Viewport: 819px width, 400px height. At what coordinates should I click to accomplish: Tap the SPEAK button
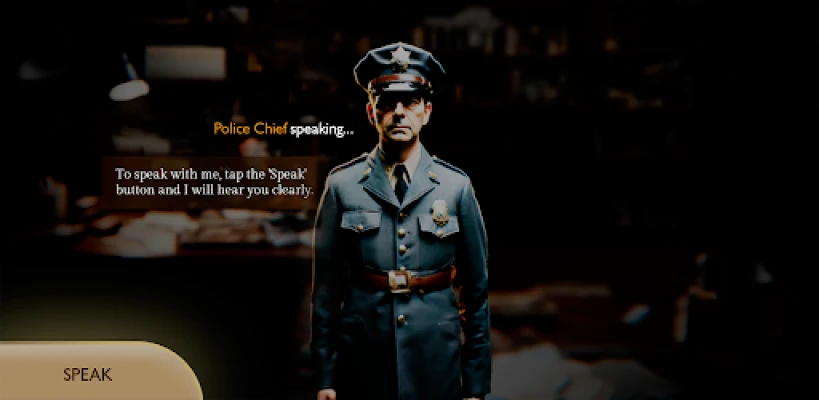coord(90,375)
